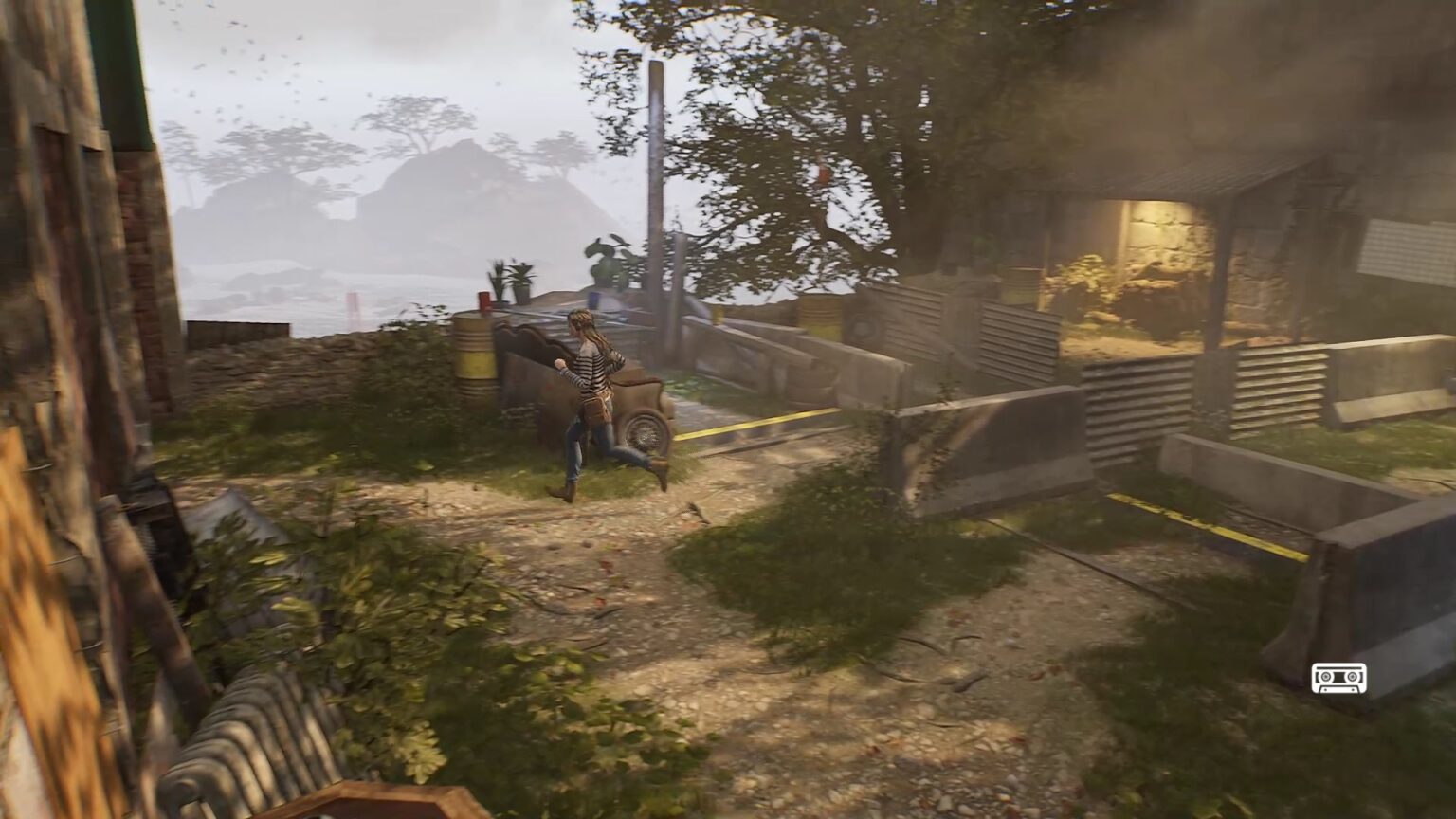Viewport: 1456px width, 819px height.
Task: Click the concrete barrier with yellow stripe
Action: coord(1204,517)
